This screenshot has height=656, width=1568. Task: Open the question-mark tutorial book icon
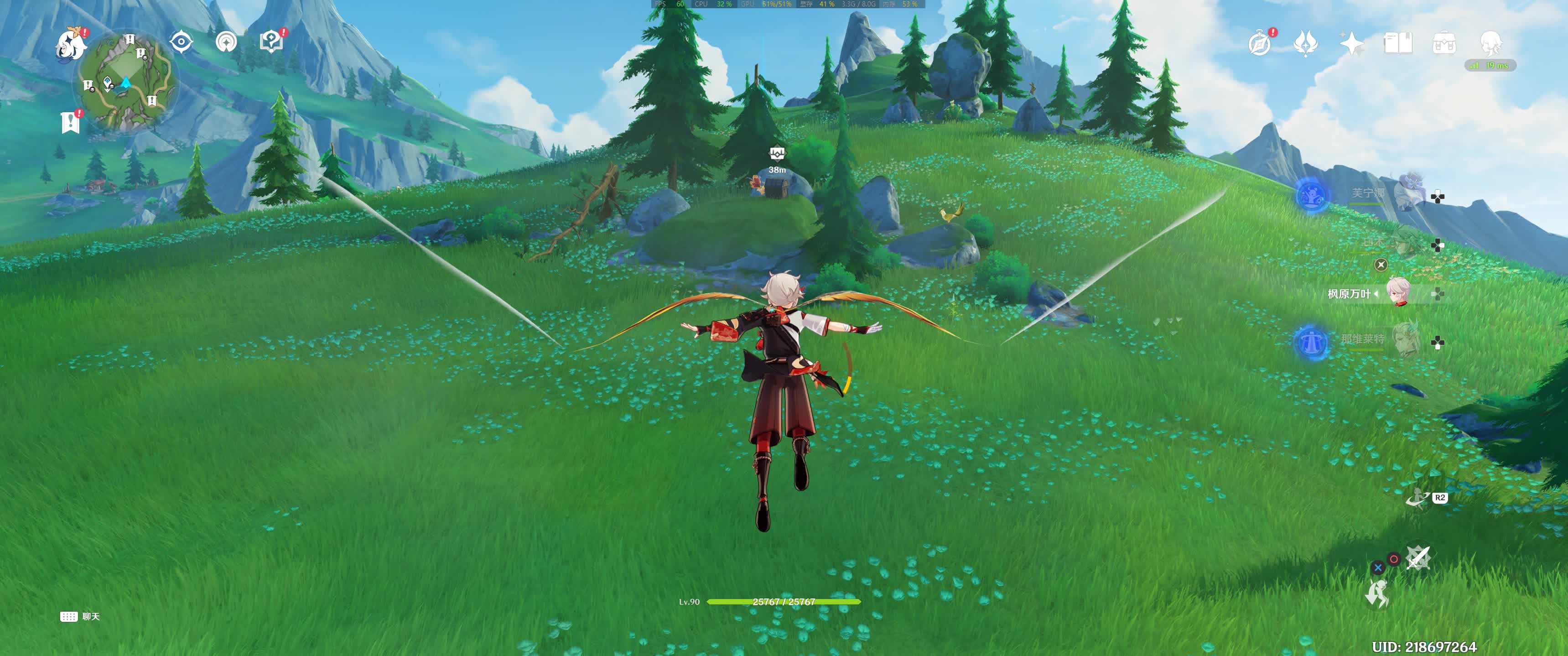click(x=271, y=42)
